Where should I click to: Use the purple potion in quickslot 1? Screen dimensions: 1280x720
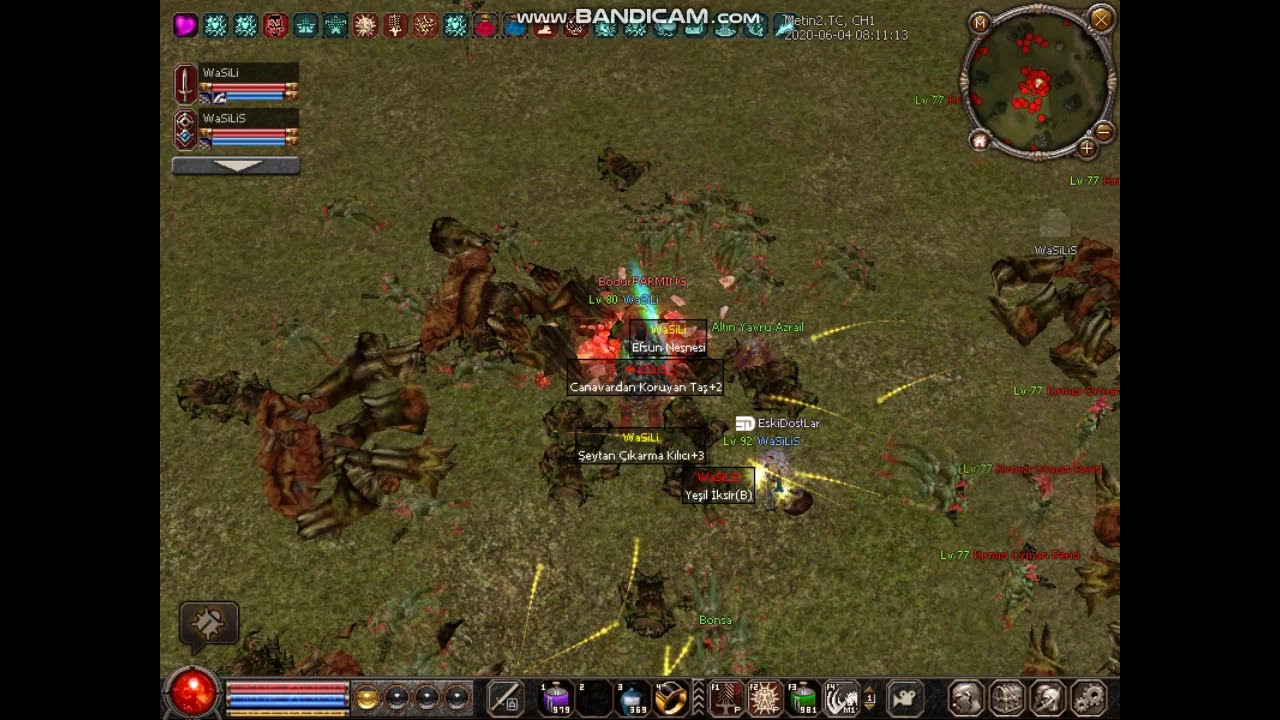point(556,698)
